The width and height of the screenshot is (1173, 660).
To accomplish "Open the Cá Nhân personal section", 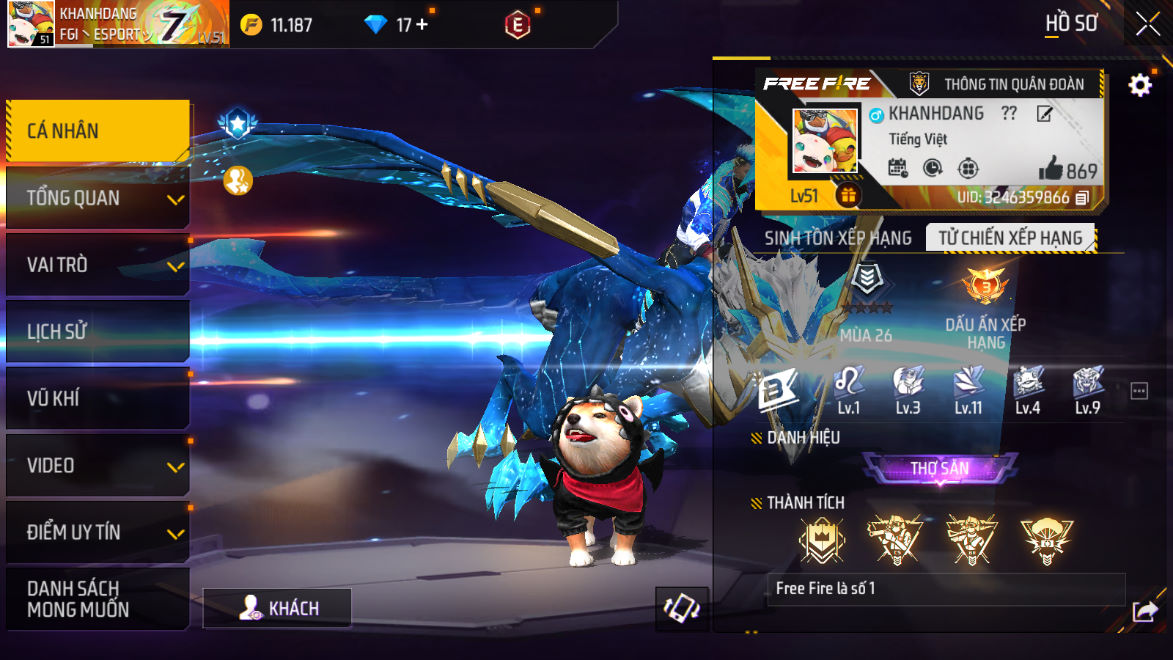I will pos(97,131).
